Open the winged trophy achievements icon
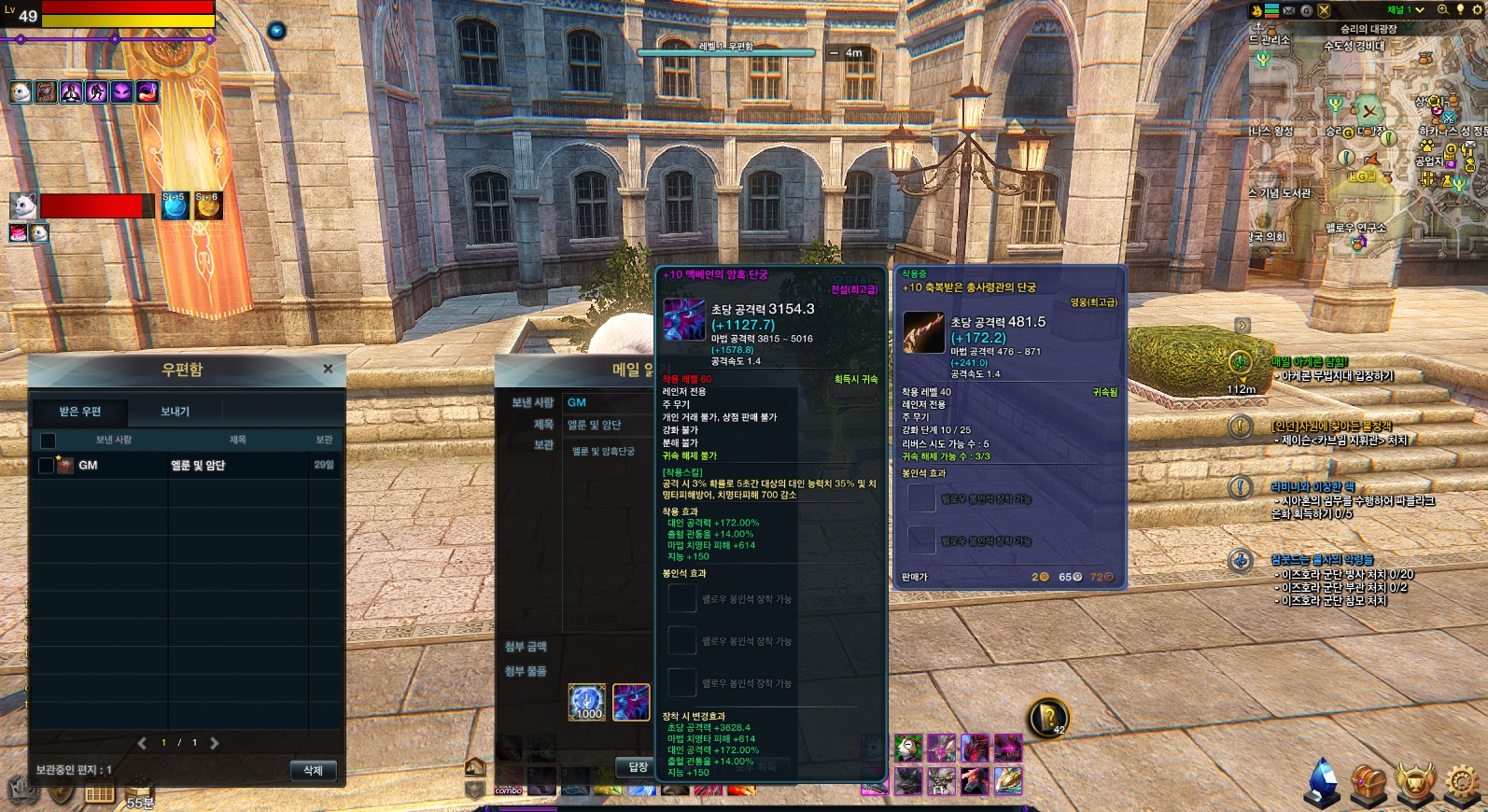 pos(1415,782)
